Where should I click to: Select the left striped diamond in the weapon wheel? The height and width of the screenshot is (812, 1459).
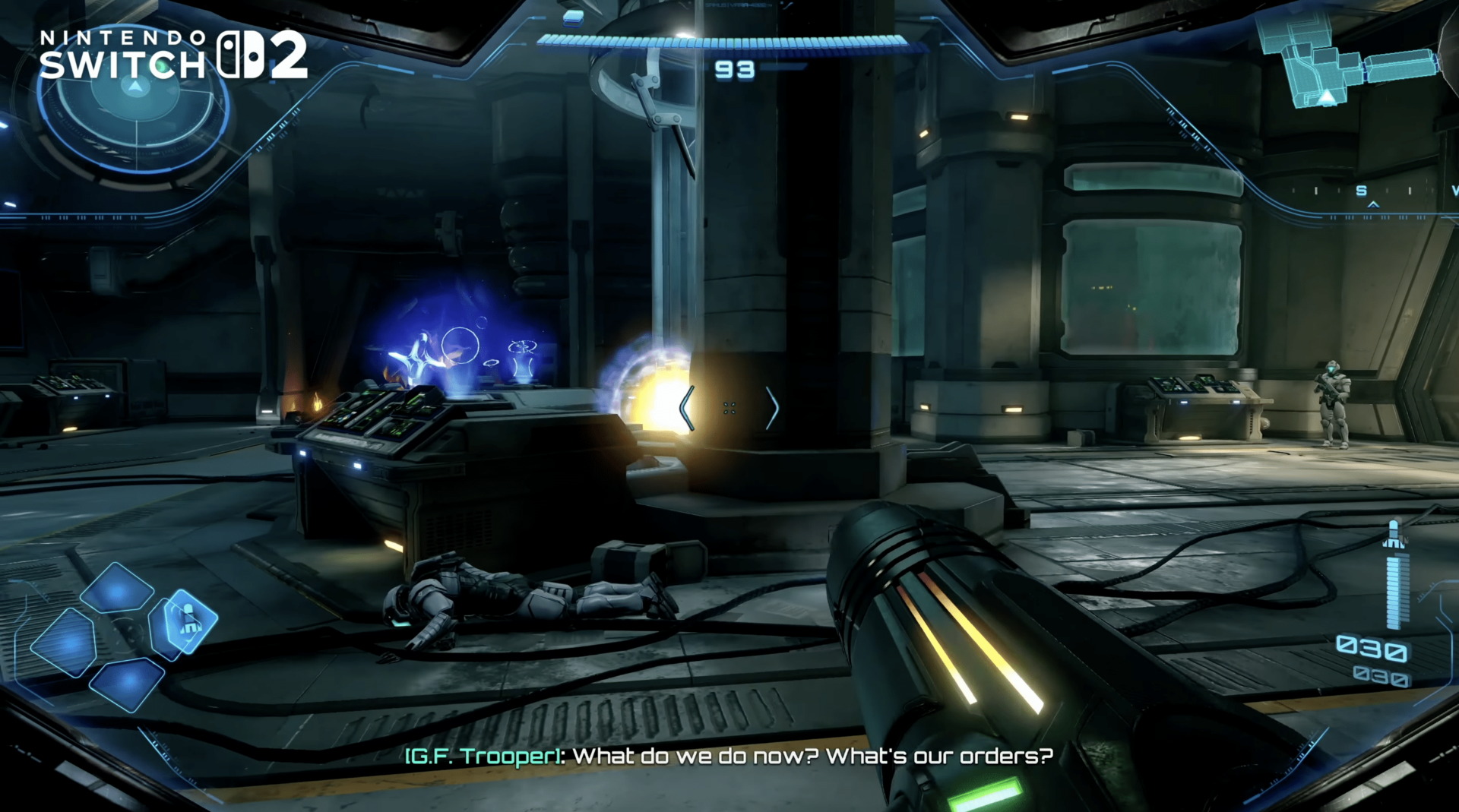65,642
